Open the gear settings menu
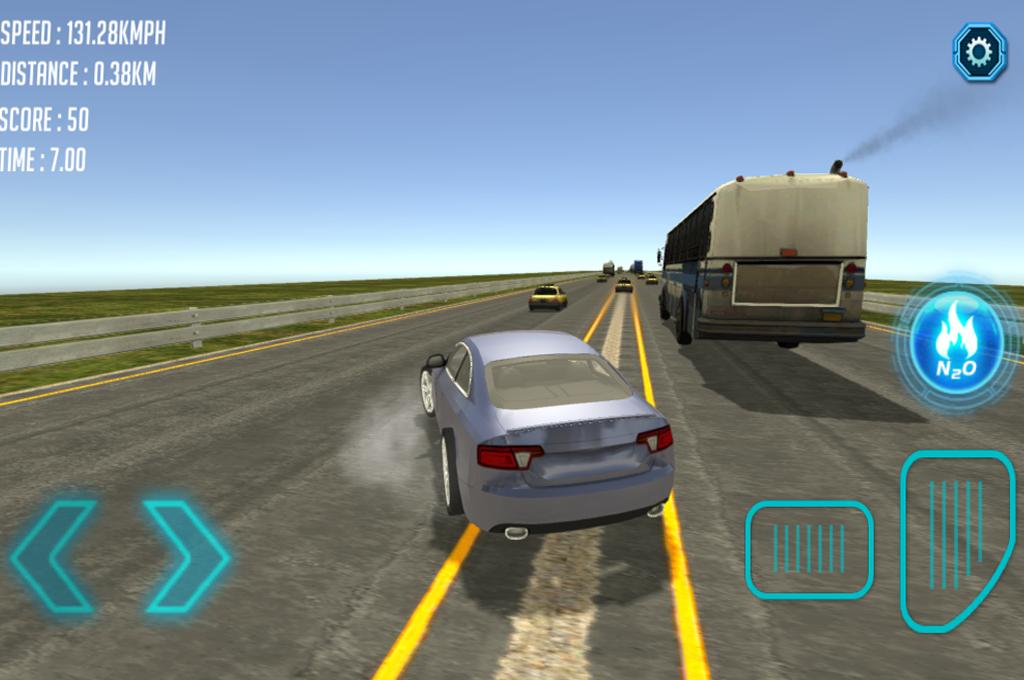 pyautogui.click(x=979, y=51)
